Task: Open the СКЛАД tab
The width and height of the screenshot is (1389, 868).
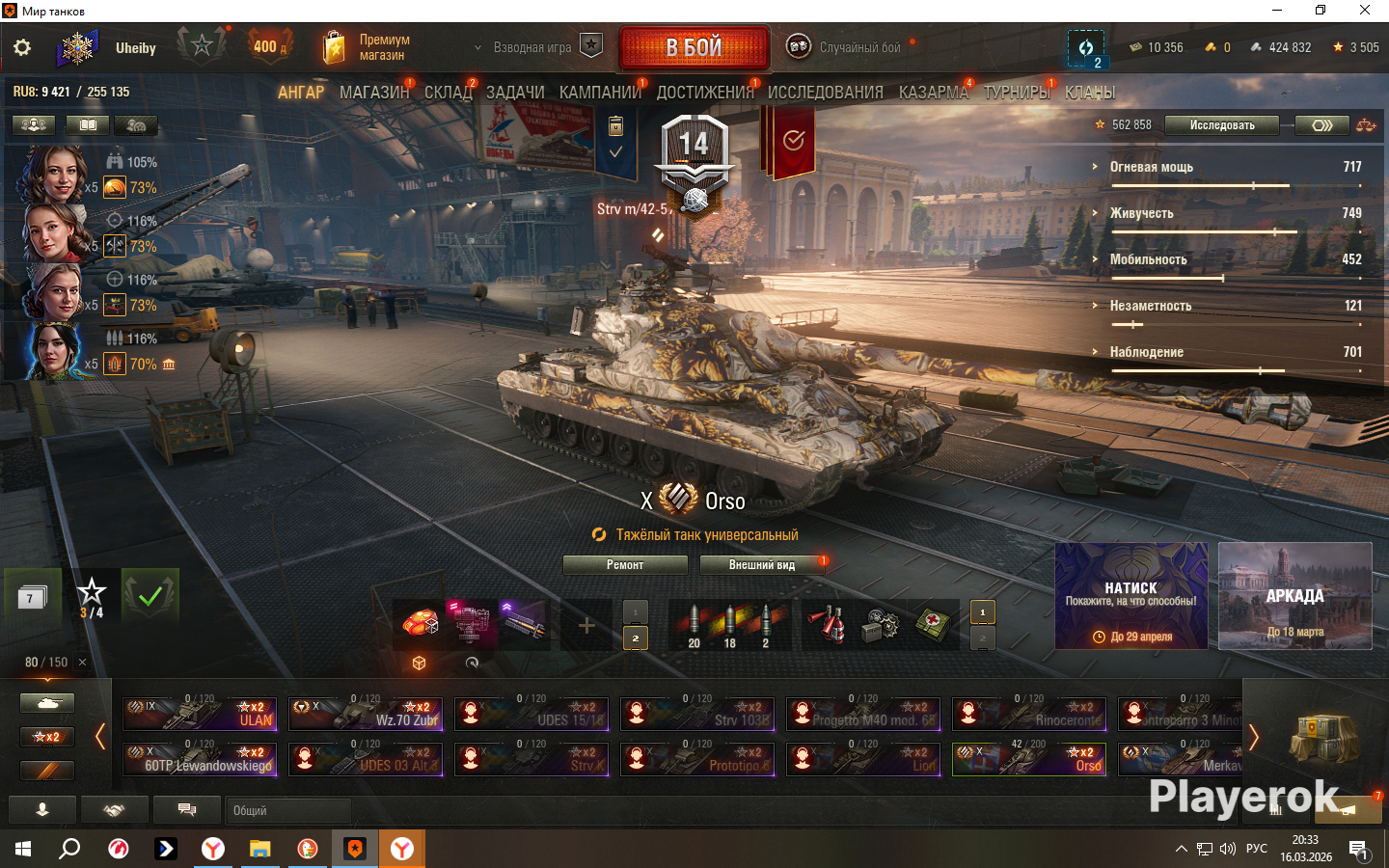Action: (x=448, y=93)
